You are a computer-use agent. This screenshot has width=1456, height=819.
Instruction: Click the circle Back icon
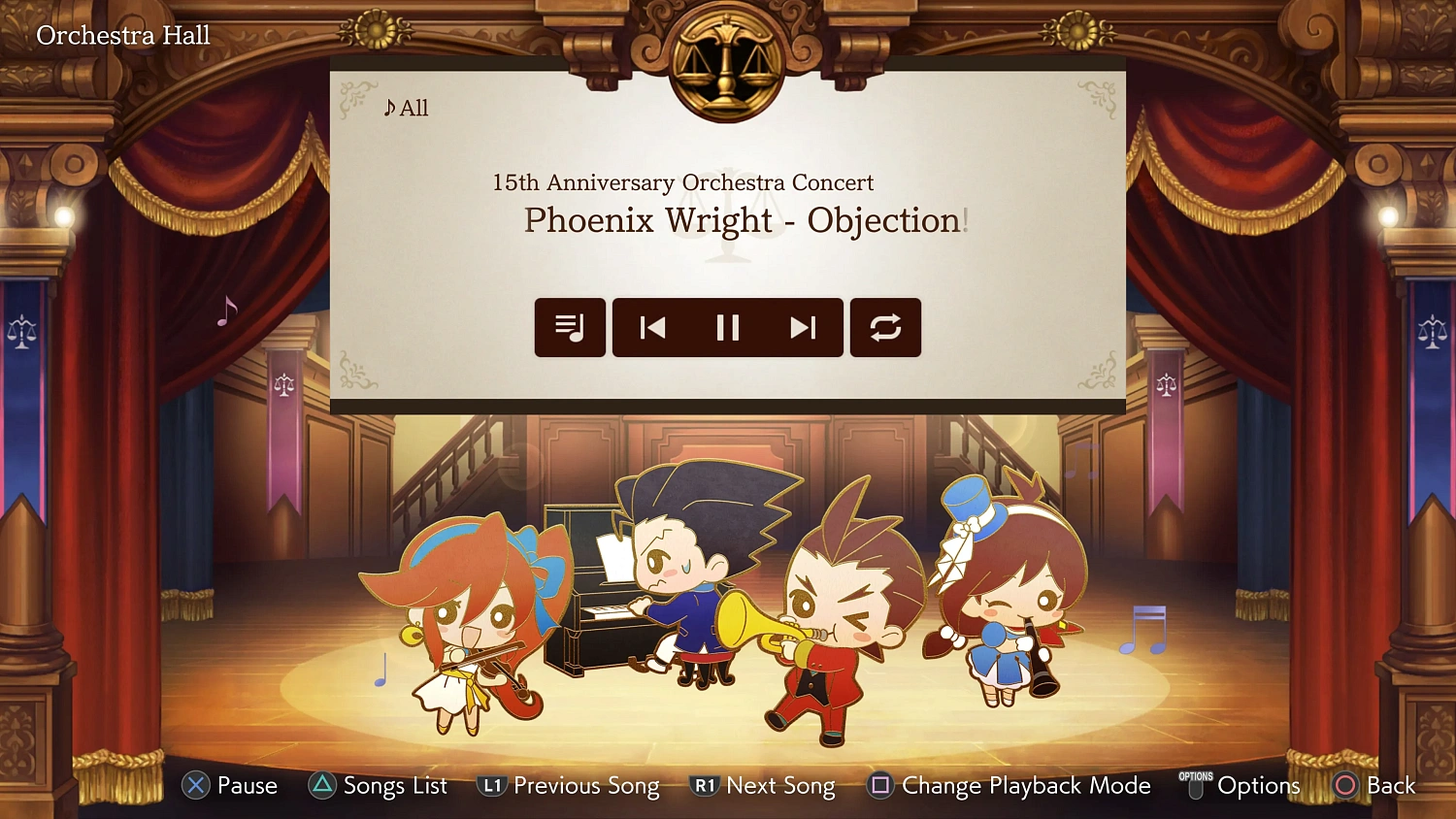click(1346, 786)
